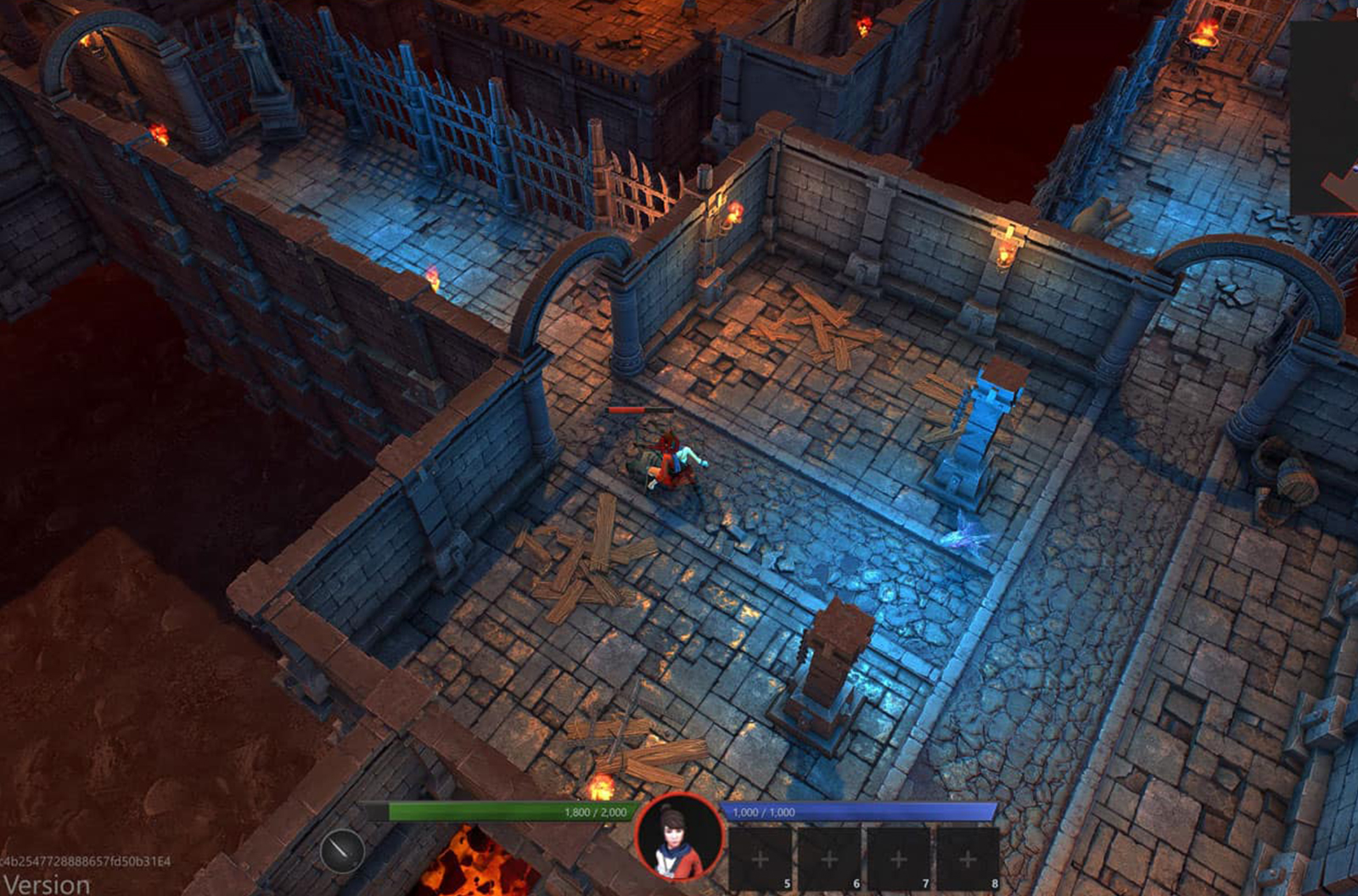
Task: Activate the sword attack ability icon
Action: click(342, 850)
